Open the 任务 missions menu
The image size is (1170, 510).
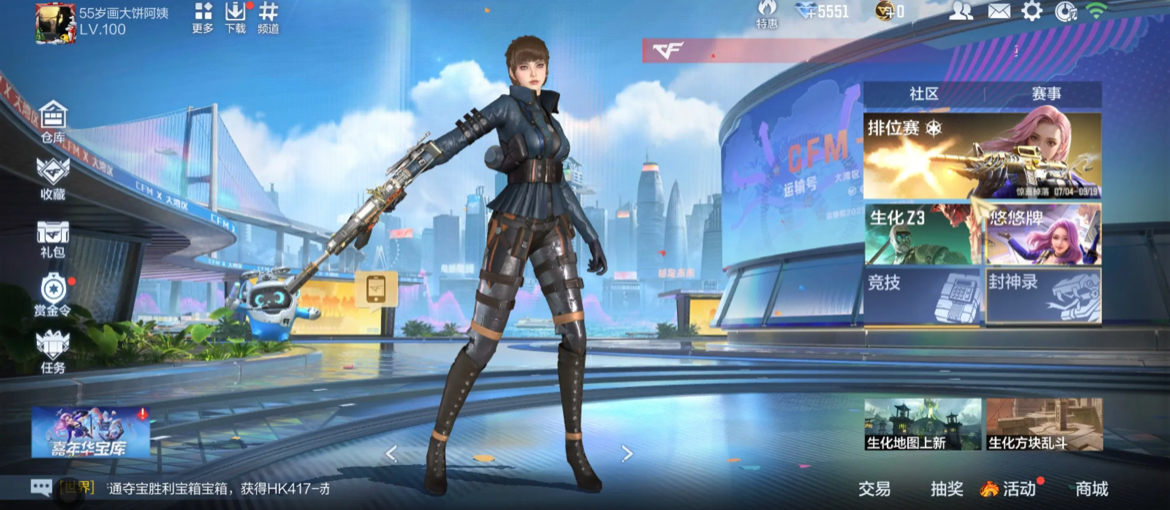(53, 351)
